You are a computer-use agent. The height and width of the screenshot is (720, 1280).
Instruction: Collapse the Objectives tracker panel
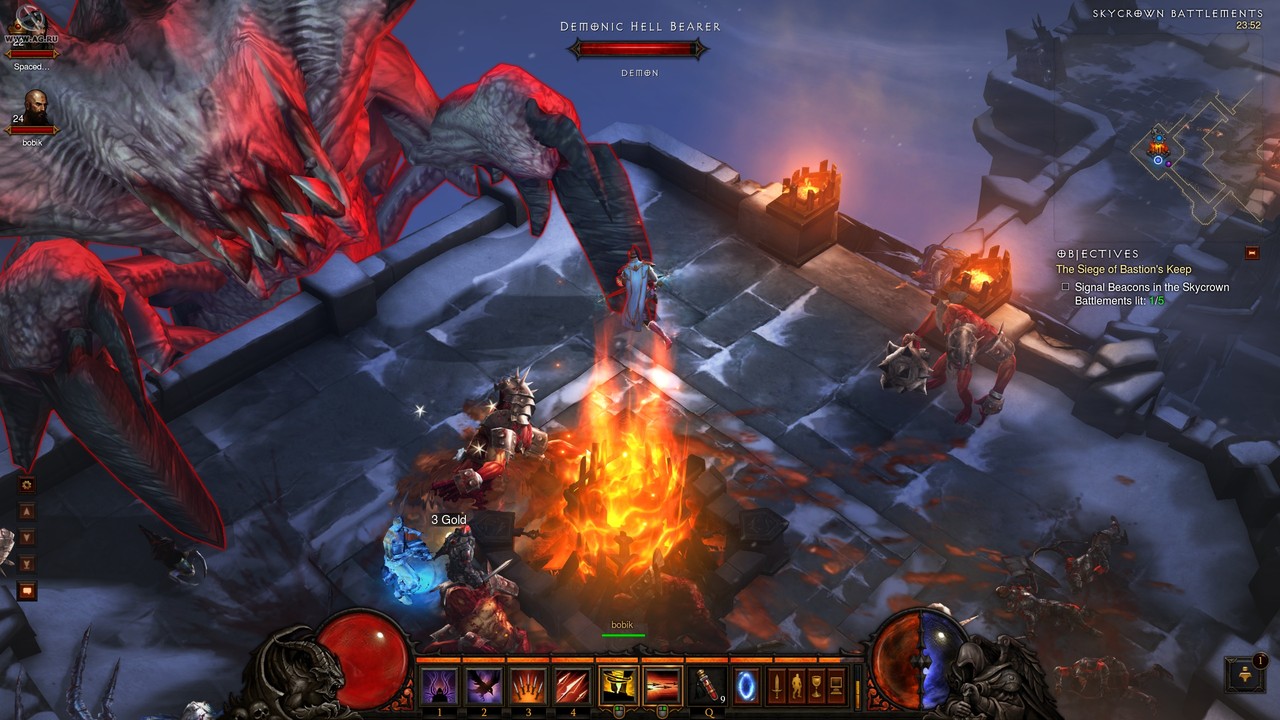tap(1252, 253)
